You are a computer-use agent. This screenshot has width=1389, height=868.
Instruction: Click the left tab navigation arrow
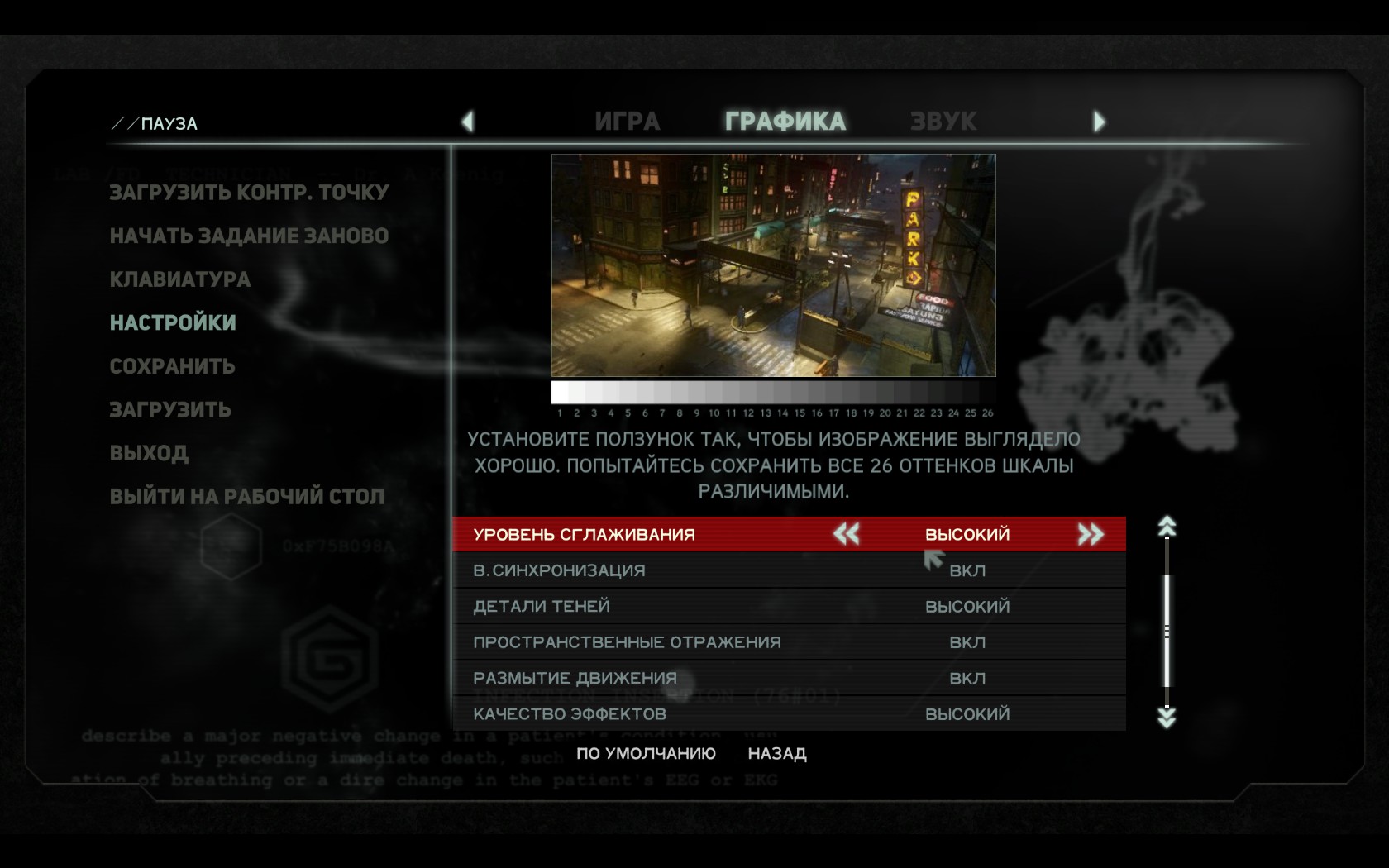point(468,122)
